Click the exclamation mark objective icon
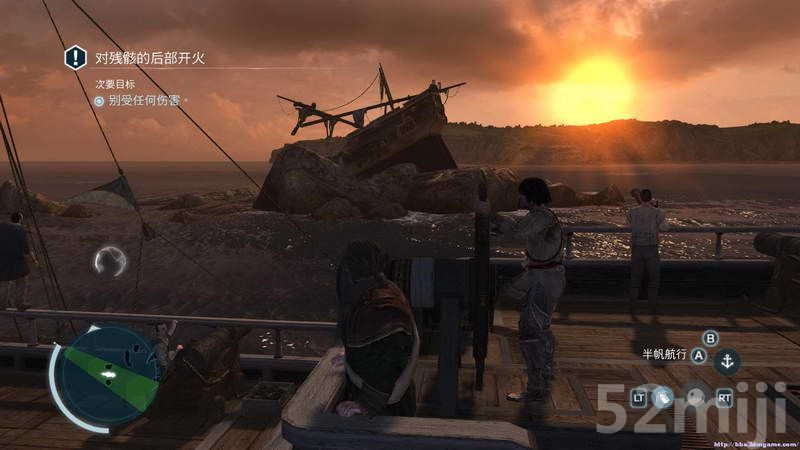 click(x=76, y=58)
